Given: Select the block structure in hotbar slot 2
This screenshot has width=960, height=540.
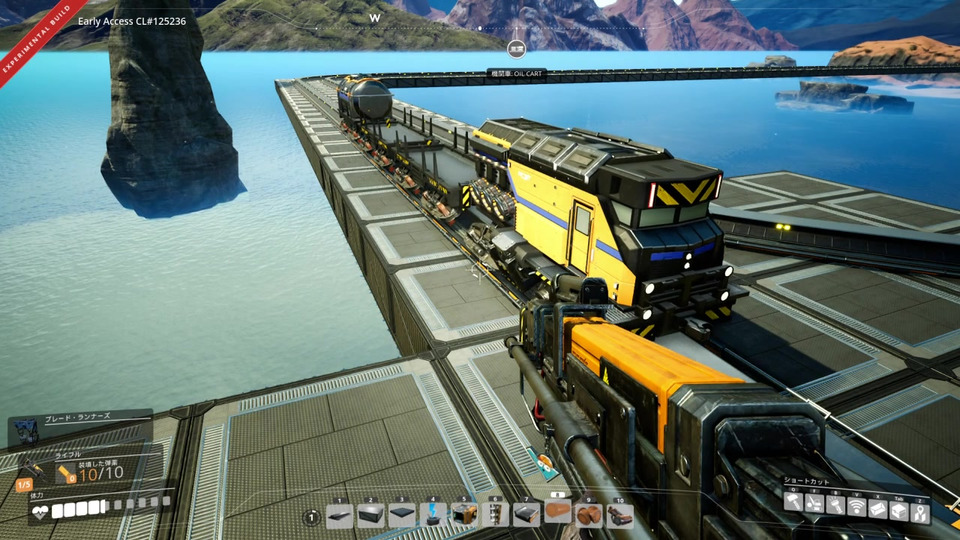Looking at the screenshot, I should click(371, 516).
